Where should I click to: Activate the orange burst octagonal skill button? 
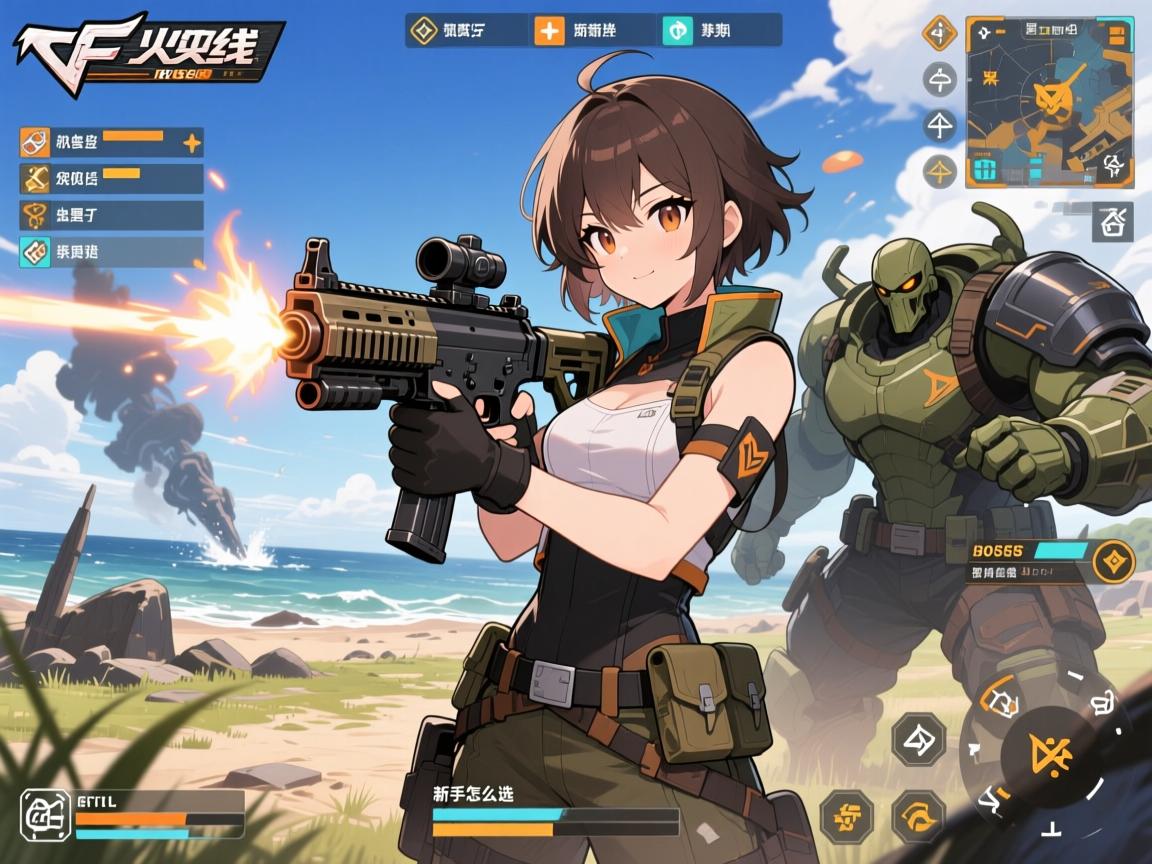tap(846, 815)
